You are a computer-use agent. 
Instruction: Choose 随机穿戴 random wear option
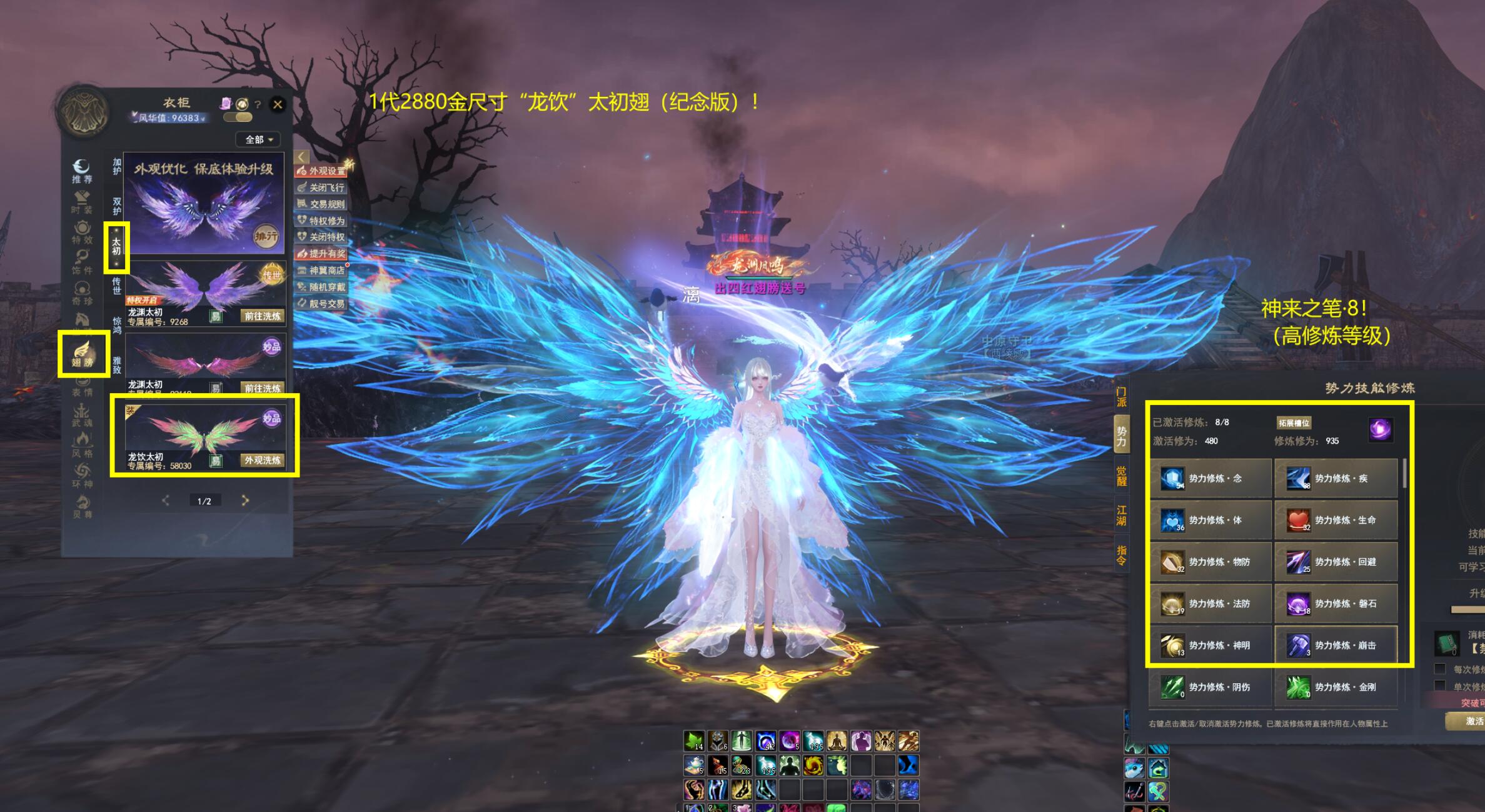click(x=322, y=287)
